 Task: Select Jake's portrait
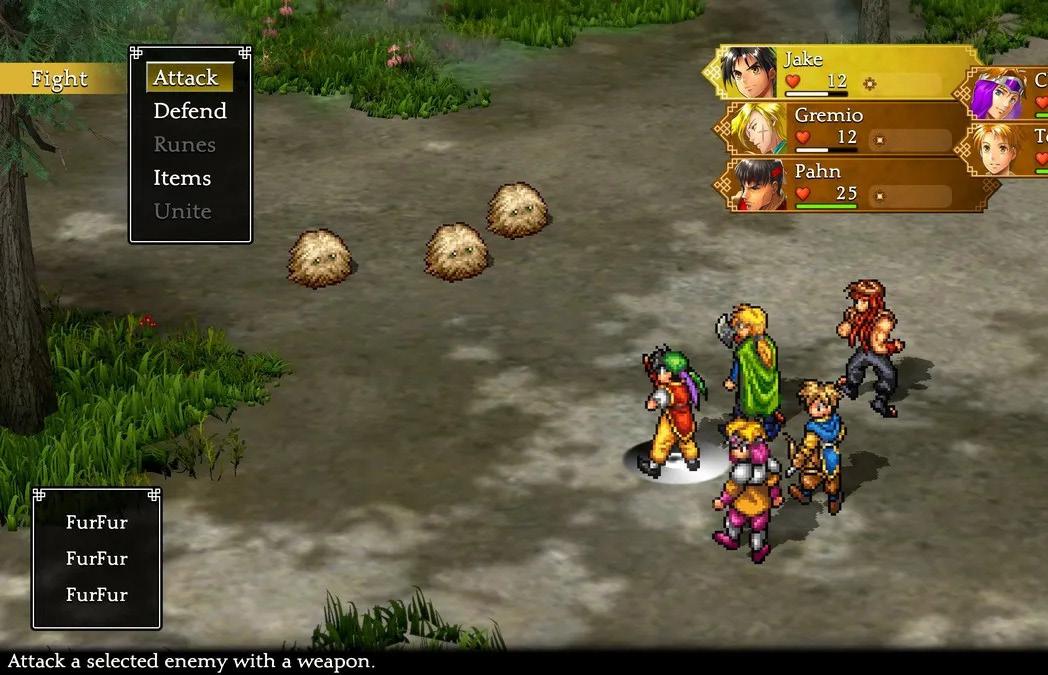pos(749,72)
